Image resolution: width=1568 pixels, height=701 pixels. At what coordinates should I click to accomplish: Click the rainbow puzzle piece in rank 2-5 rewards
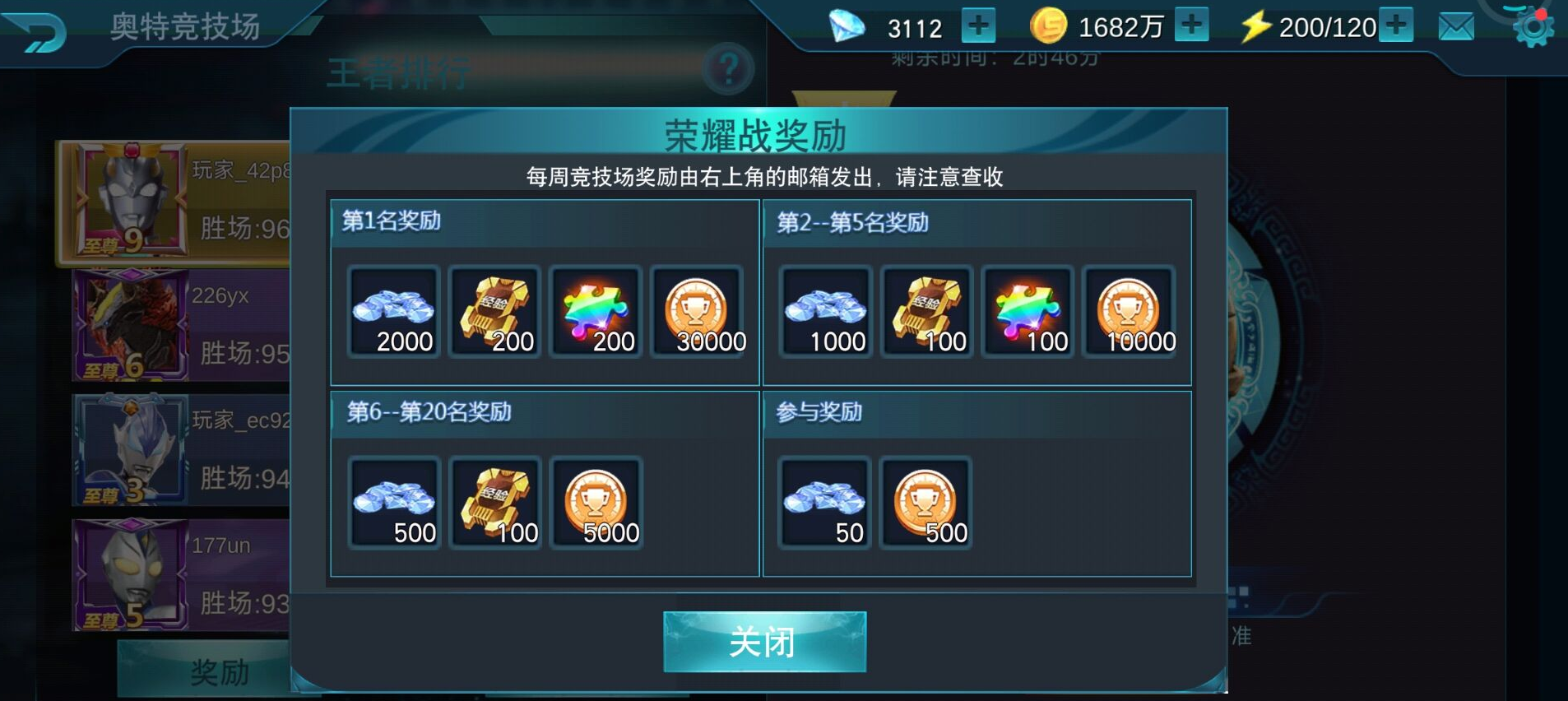(1028, 312)
